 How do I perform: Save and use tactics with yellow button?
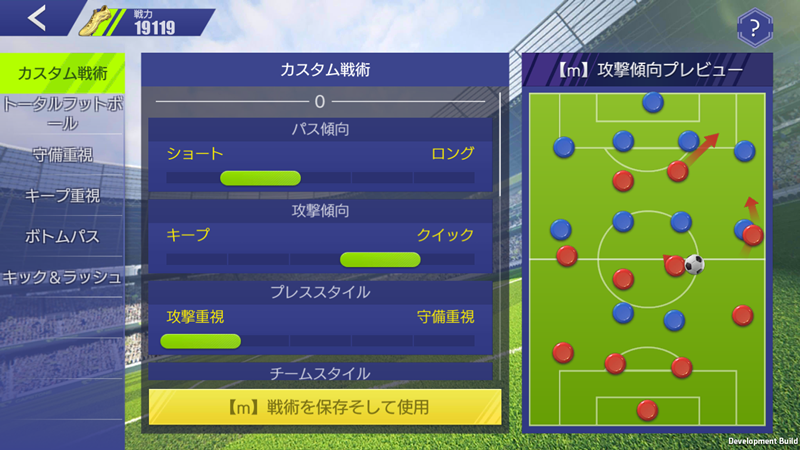click(x=325, y=407)
